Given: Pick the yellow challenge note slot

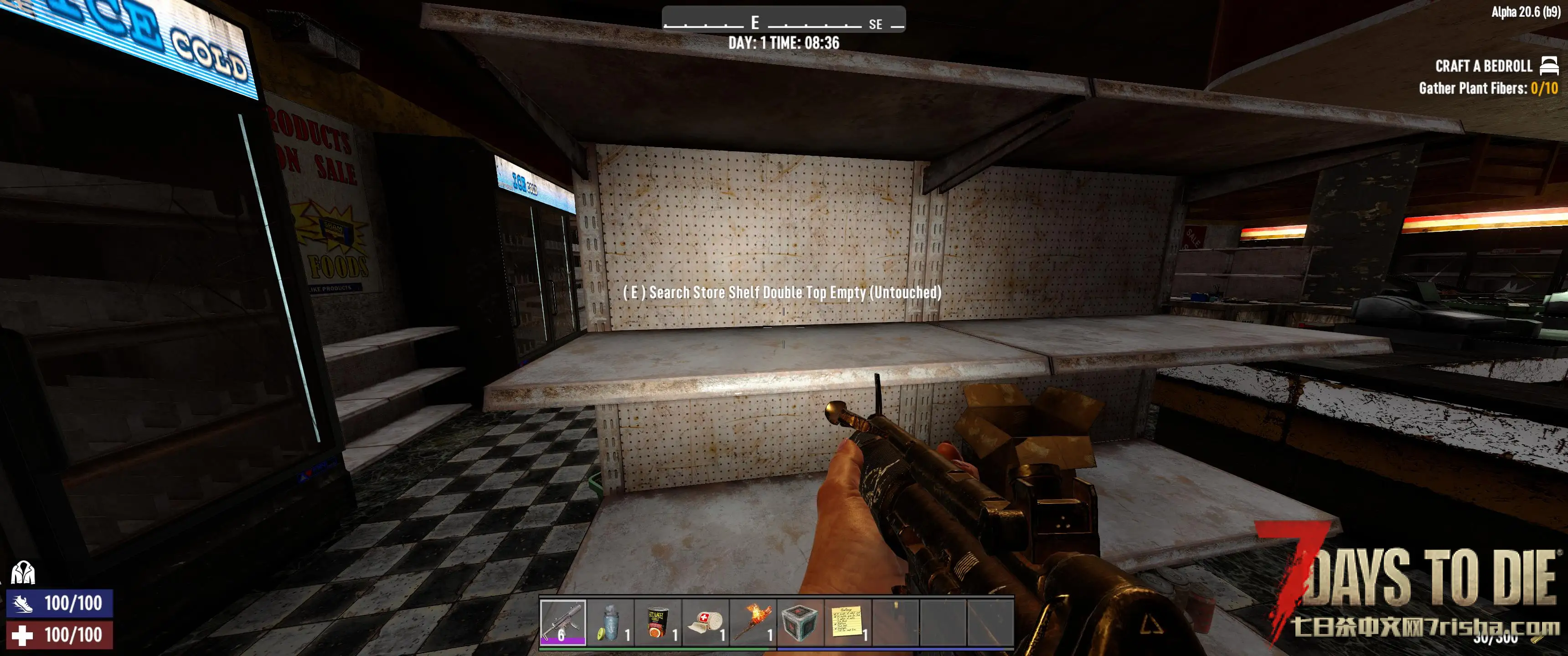Looking at the screenshot, I should coord(847,622).
